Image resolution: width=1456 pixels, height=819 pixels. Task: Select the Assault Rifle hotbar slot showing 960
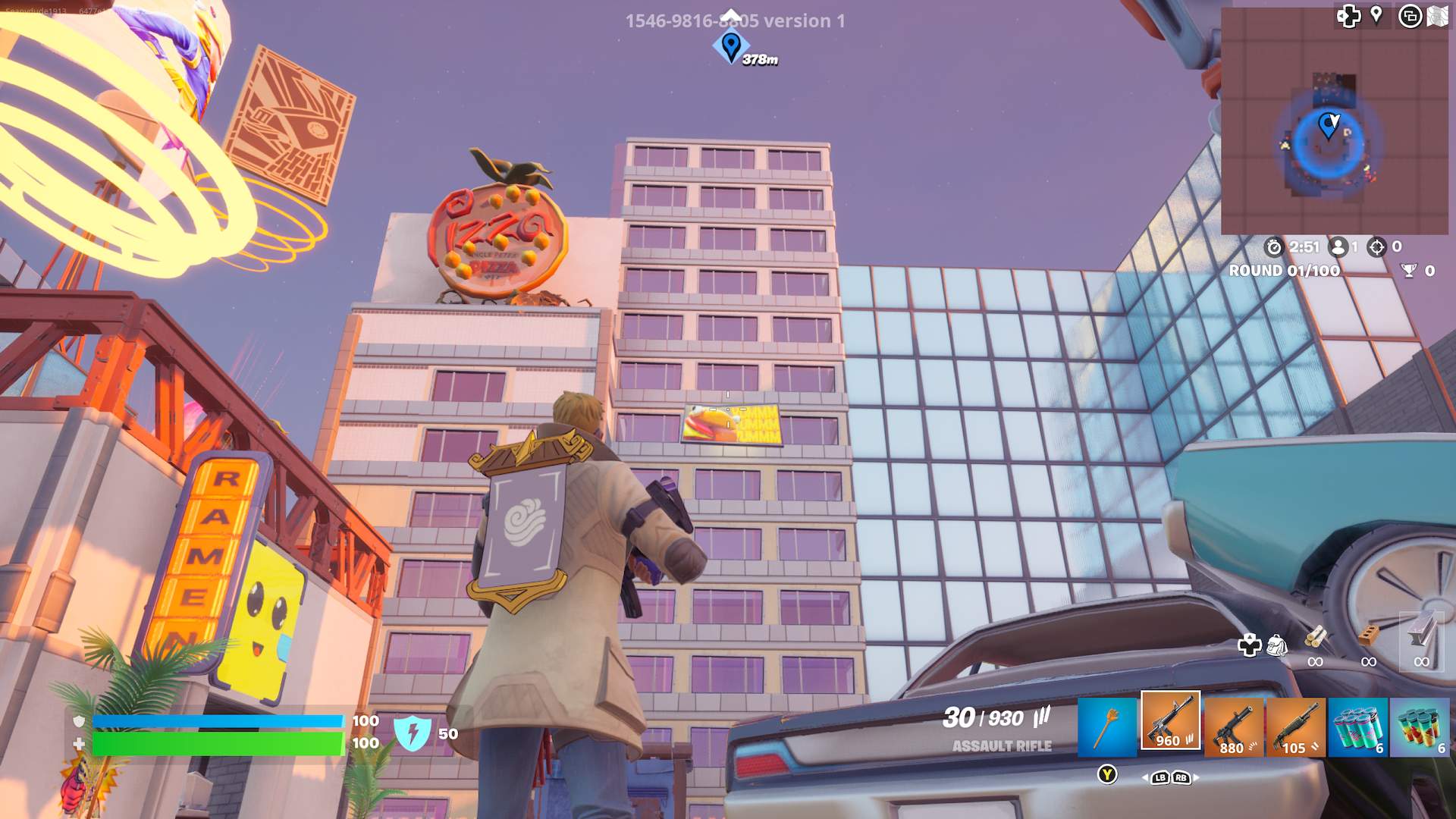point(1172,724)
